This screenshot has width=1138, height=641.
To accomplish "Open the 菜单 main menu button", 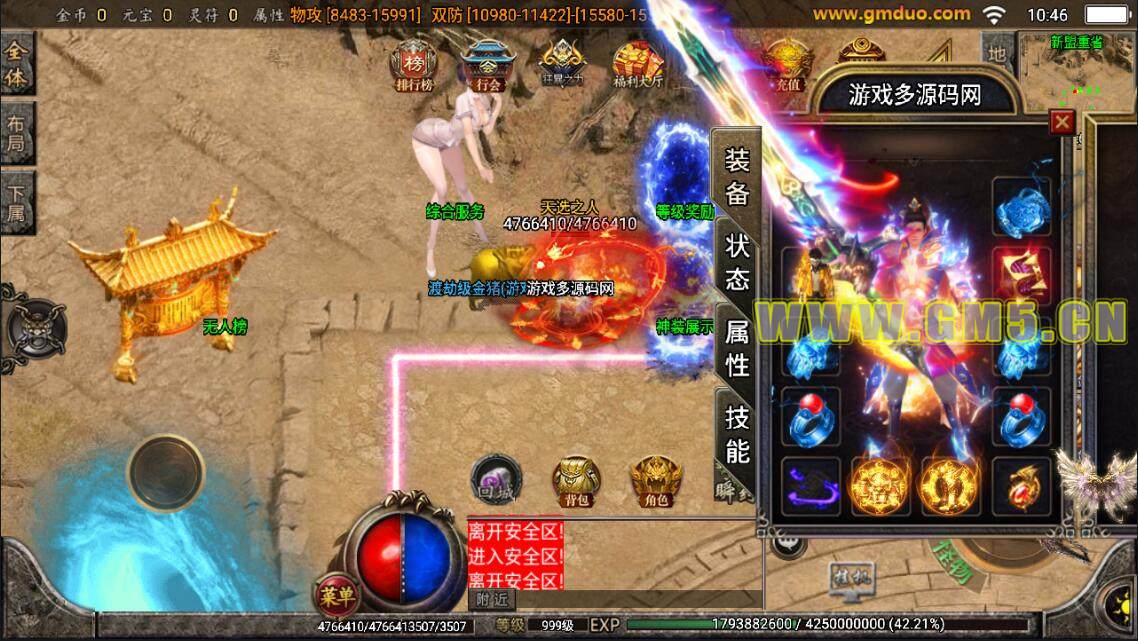I will coord(337,596).
